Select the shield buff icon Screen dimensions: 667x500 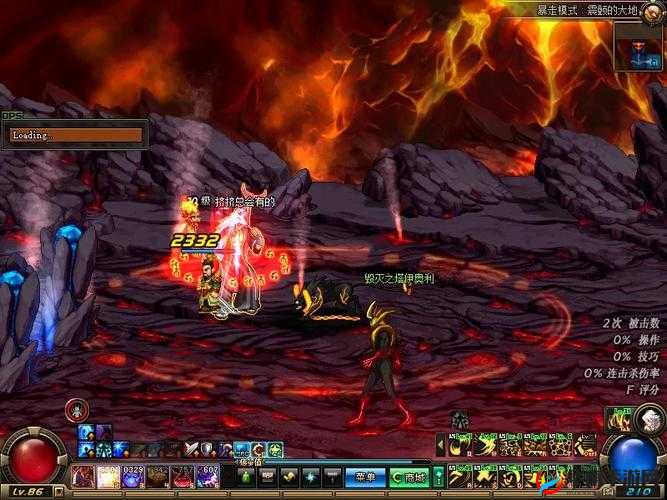(208, 449)
